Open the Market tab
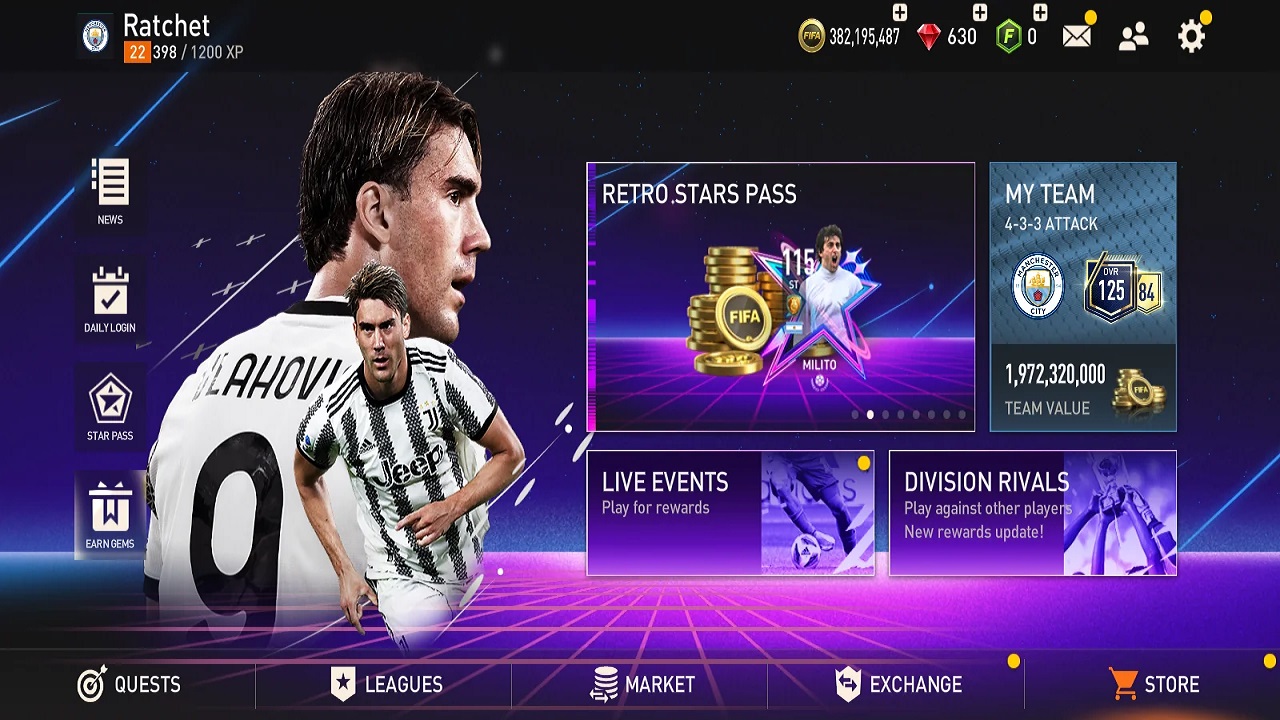This screenshot has height=720, width=1280. click(640, 685)
